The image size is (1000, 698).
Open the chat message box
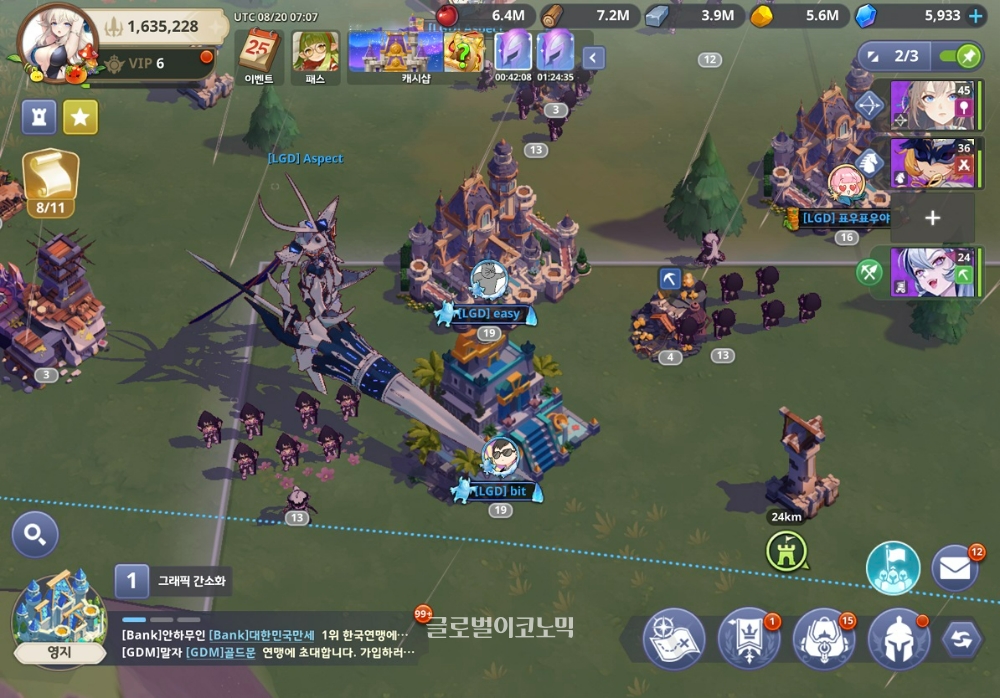pos(270,643)
